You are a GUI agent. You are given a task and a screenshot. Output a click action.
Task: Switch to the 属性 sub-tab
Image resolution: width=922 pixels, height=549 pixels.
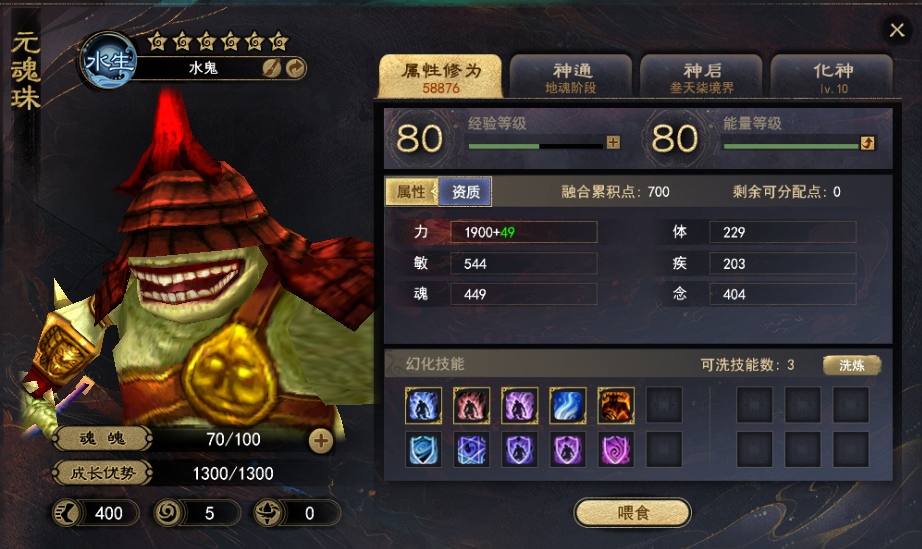coord(411,192)
